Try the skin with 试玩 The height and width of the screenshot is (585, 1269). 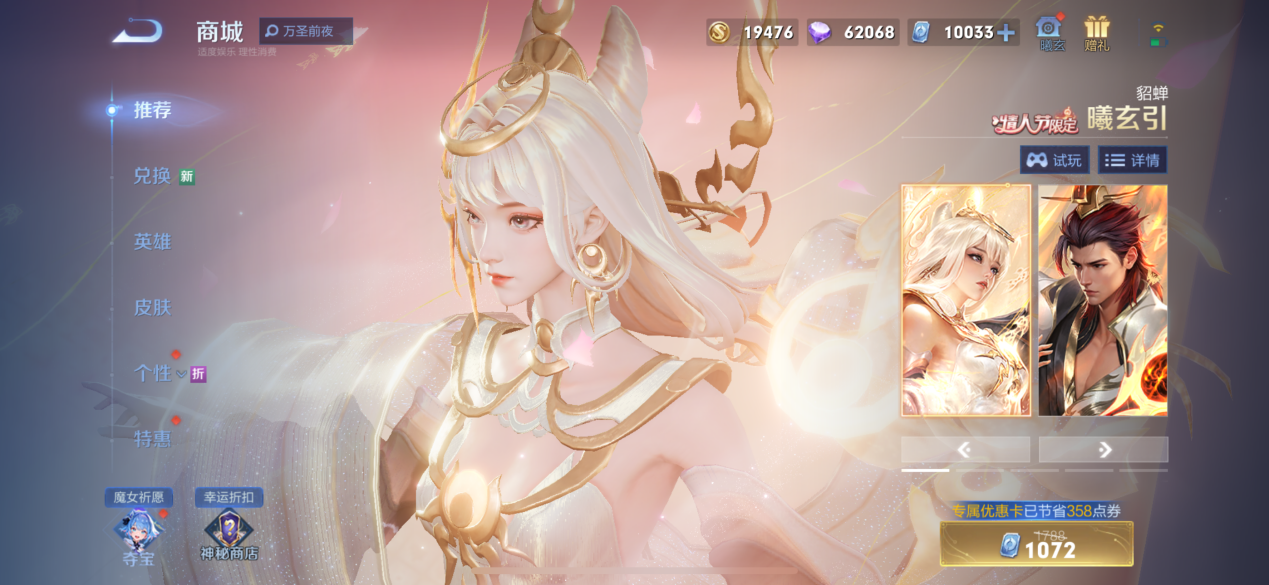(1054, 160)
